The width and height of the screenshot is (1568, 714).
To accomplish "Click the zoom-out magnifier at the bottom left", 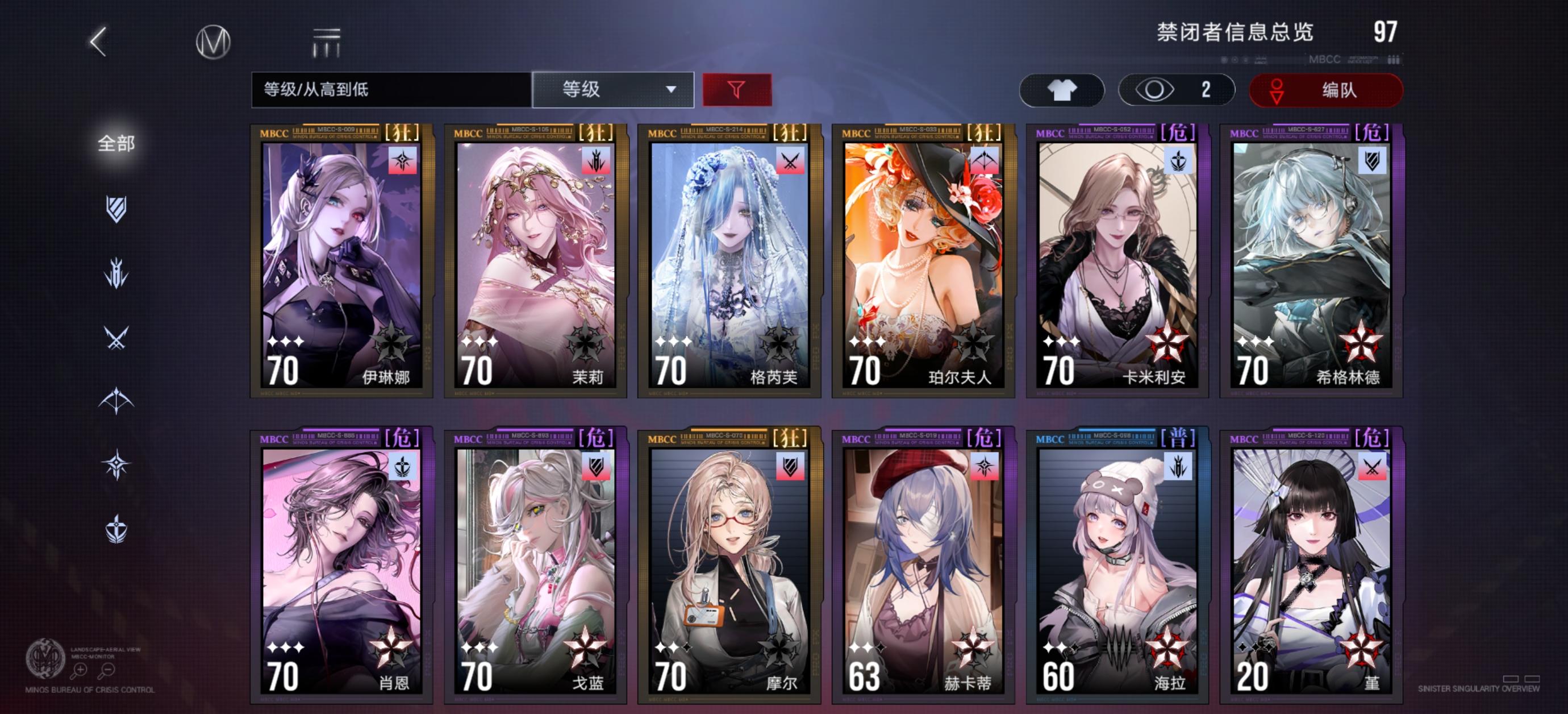I will pos(109,670).
